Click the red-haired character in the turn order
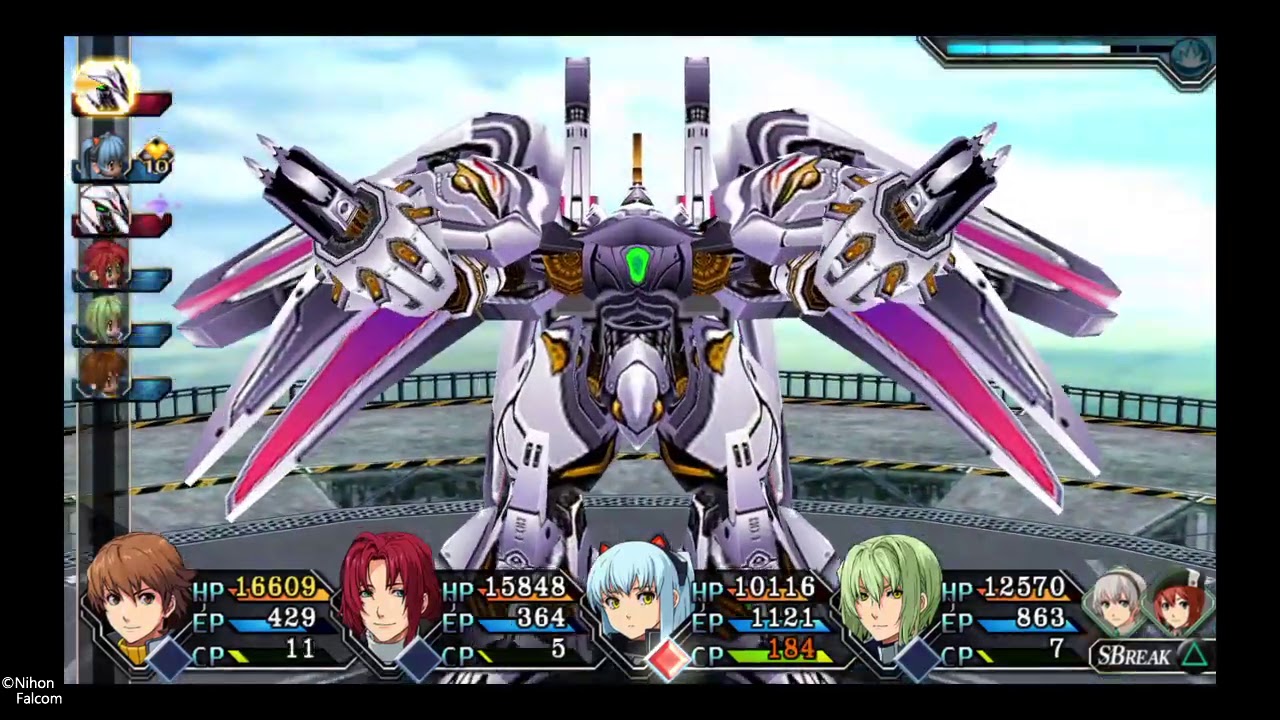 click(x=104, y=266)
